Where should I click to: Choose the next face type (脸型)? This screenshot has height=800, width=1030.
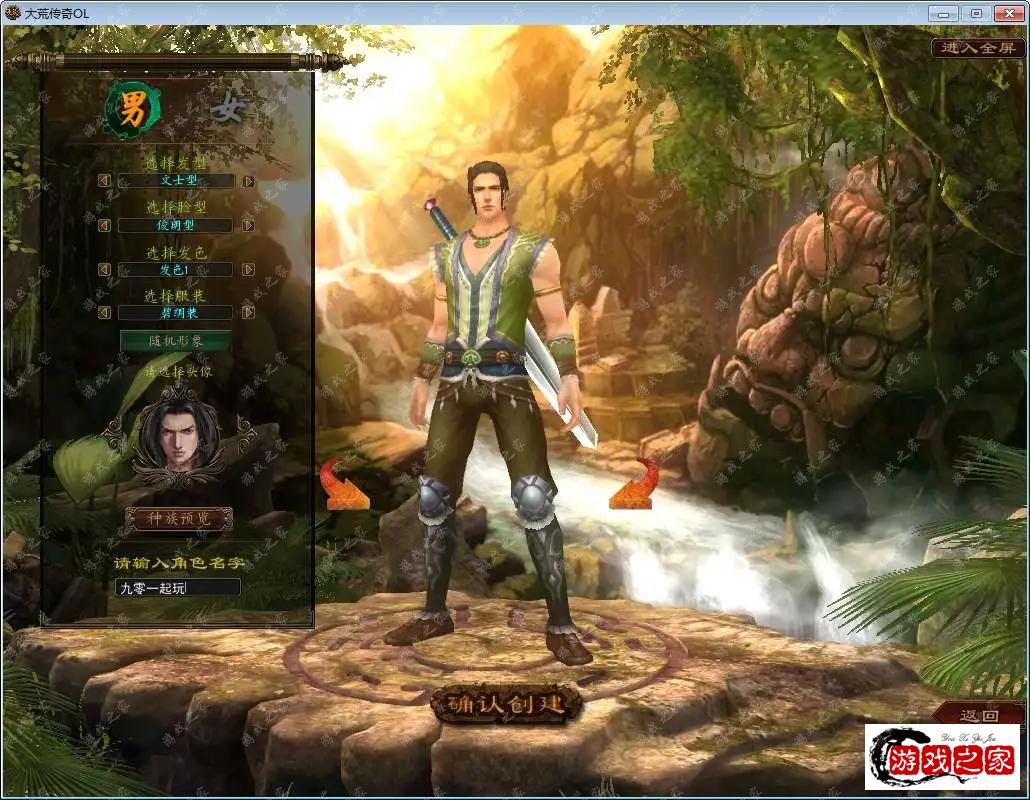[x=248, y=225]
